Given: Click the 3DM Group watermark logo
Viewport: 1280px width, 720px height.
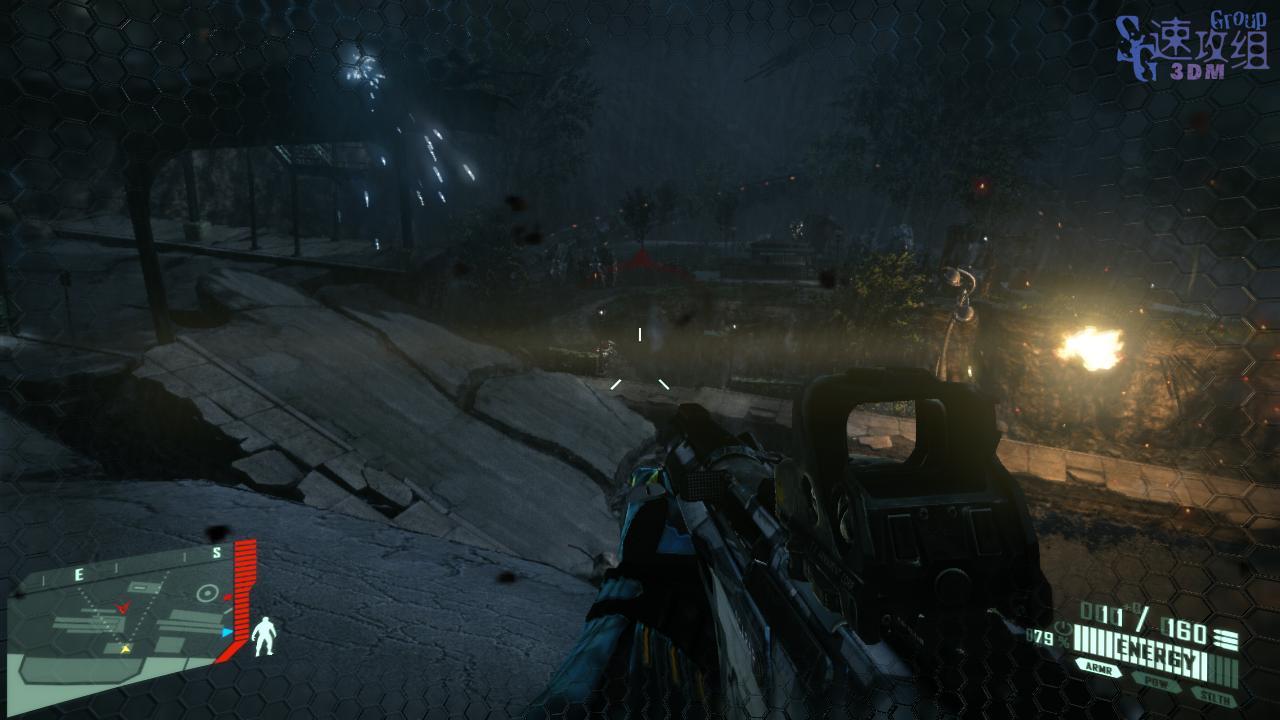Looking at the screenshot, I should tap(1191, 48).
